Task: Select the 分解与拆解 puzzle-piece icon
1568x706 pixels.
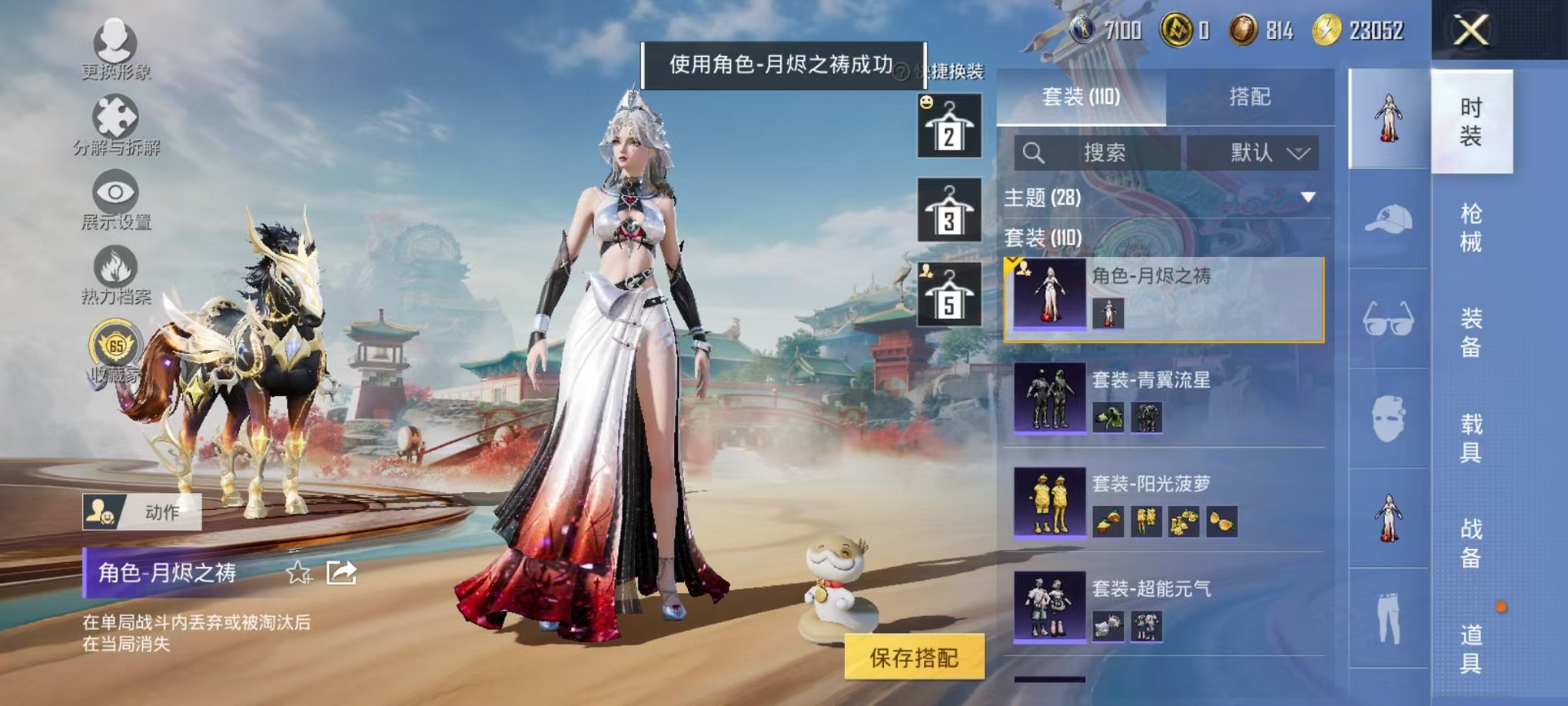Action: coord(114,115)
